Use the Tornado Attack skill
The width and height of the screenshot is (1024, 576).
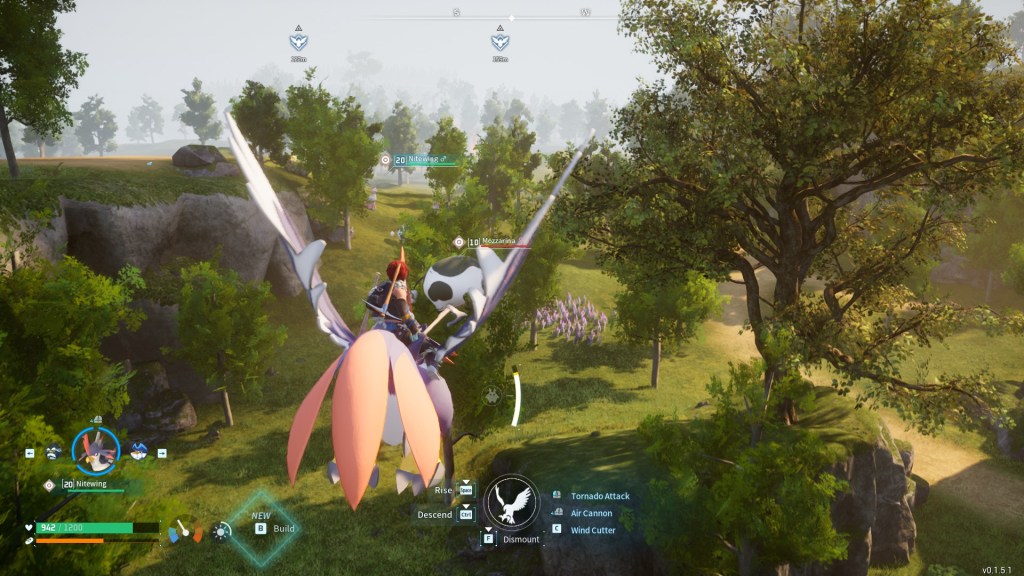[x=599, y=496]
